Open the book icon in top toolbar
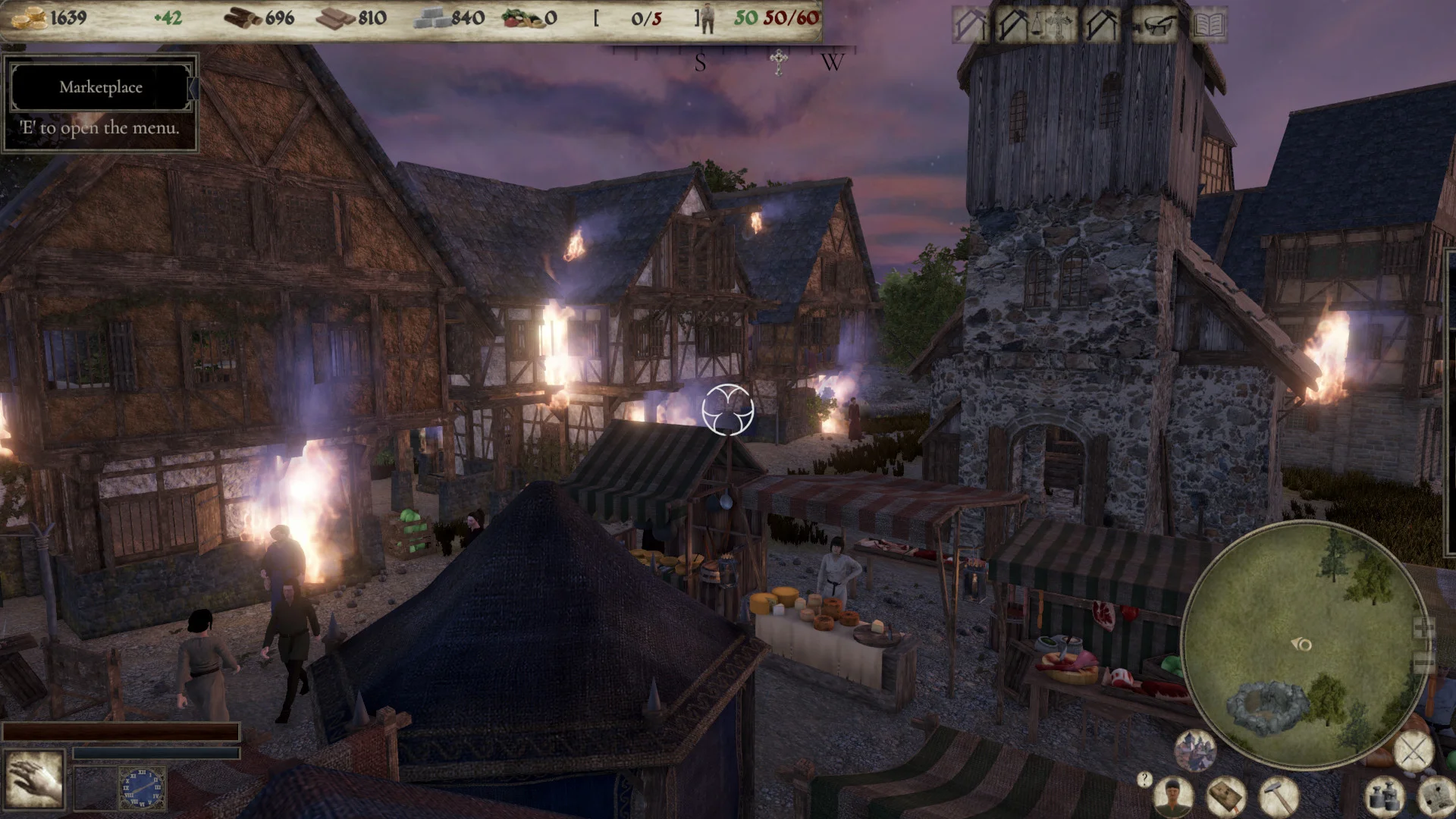Image resolution: width=1456 pixels, height=819 pixels. click(x=1209, y=27)
